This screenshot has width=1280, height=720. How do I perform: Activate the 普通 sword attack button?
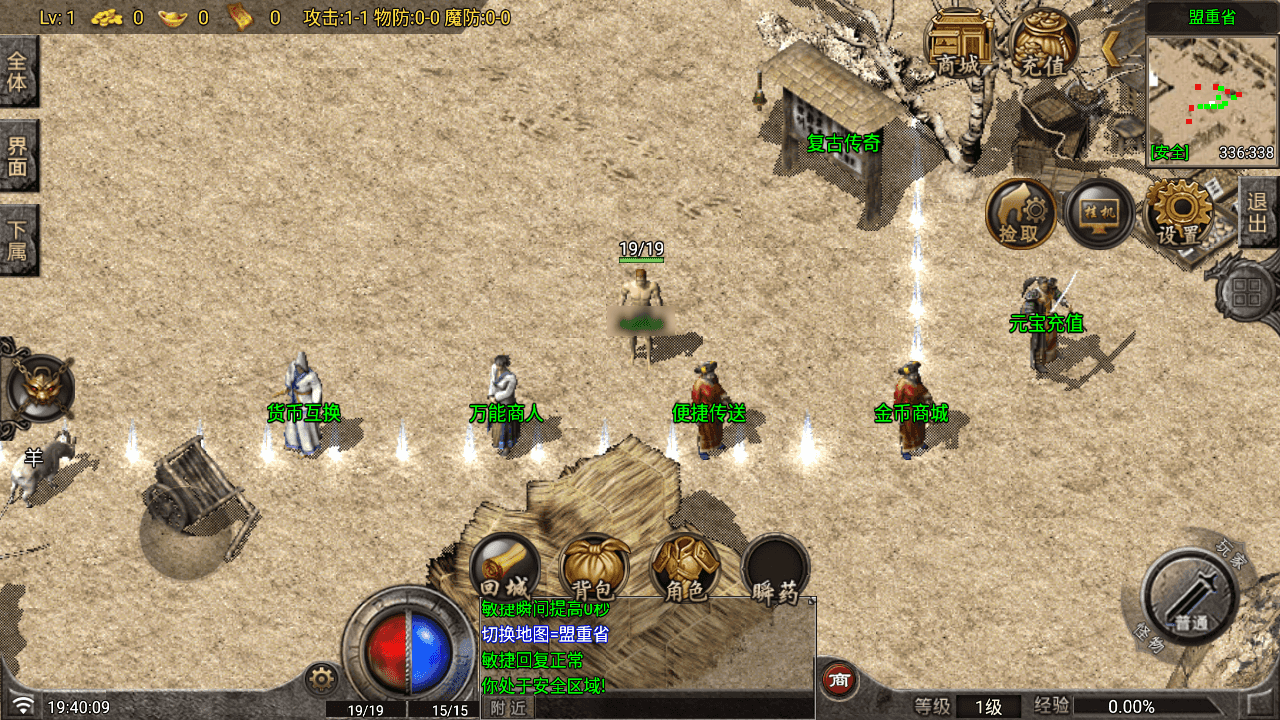1190,597
